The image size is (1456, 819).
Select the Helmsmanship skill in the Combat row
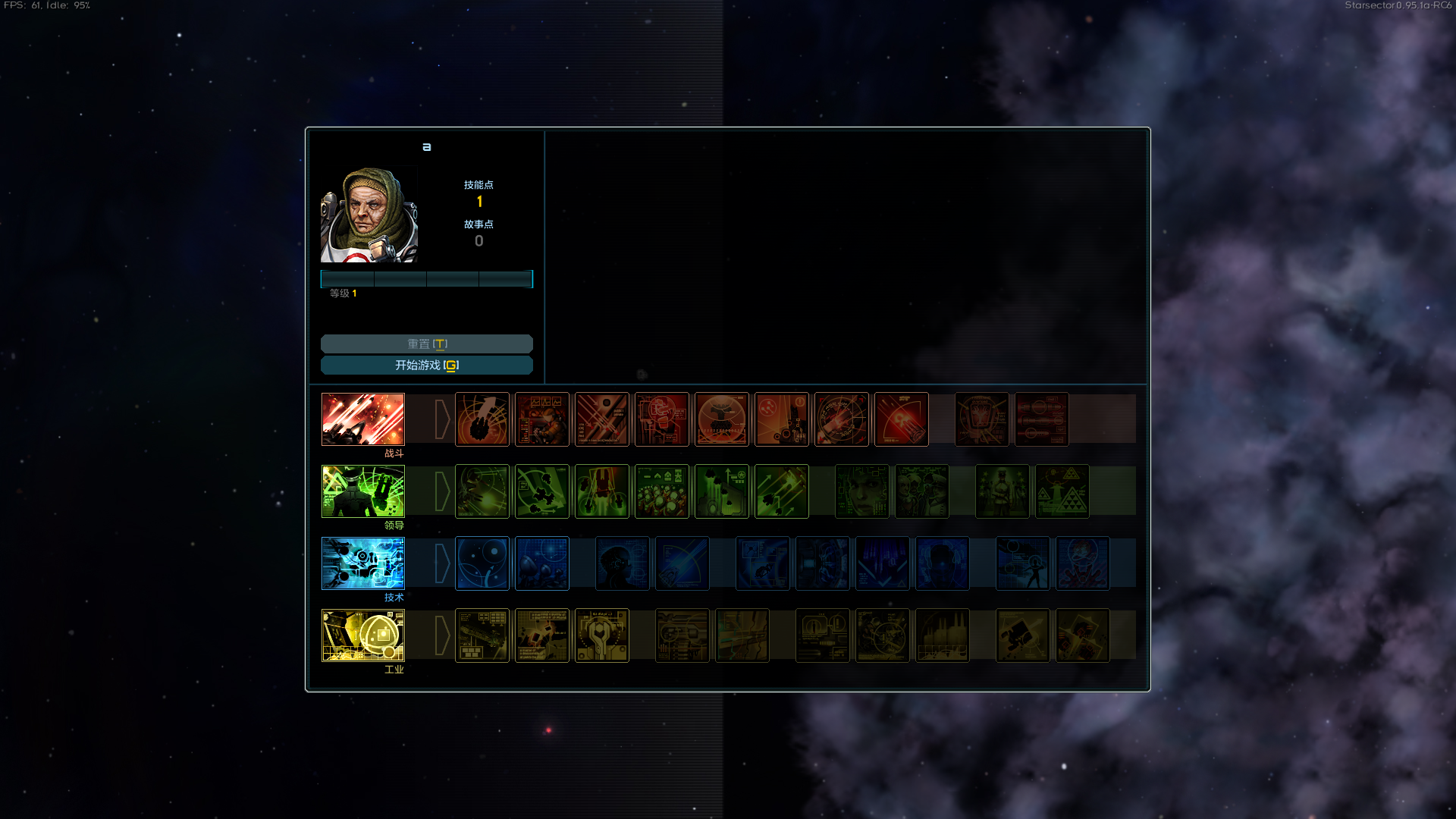(x=482, y=419)
